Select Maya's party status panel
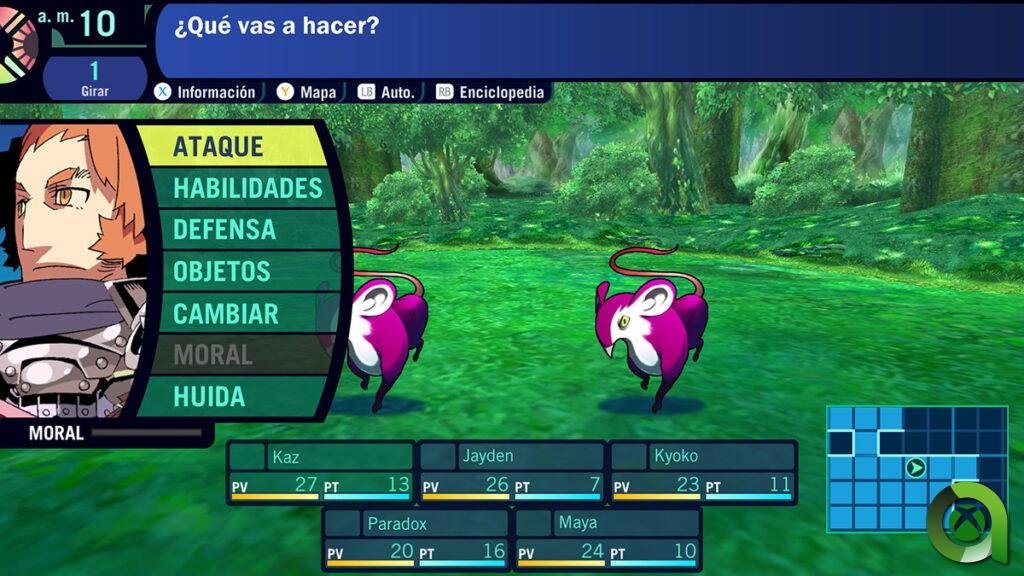The height and width of the screenshot is (576, 1024). pos(607,538)
